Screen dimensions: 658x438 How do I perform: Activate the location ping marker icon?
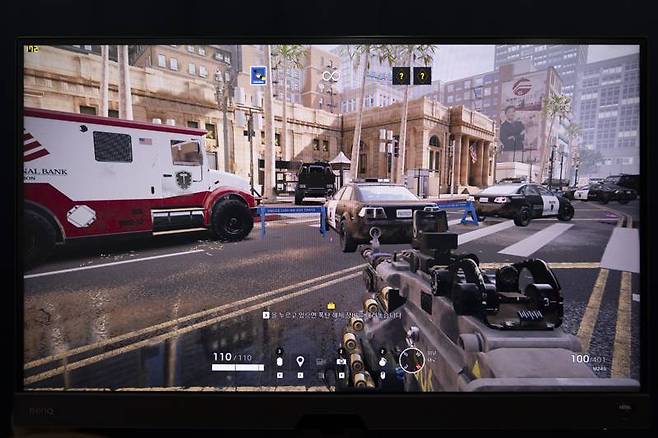pos(299,361)
